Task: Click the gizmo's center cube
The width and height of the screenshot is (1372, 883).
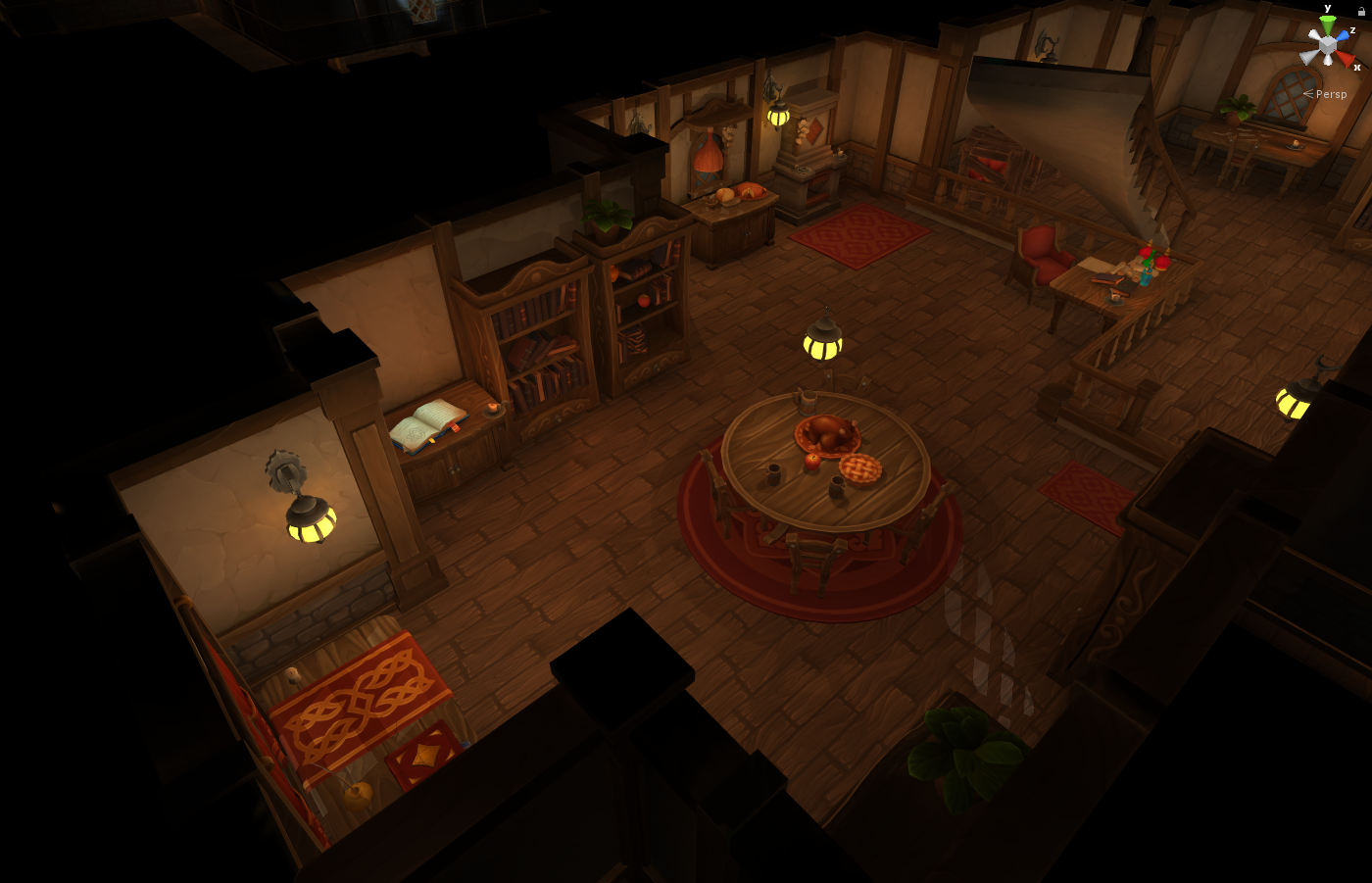Action: tap(1327, 44)
